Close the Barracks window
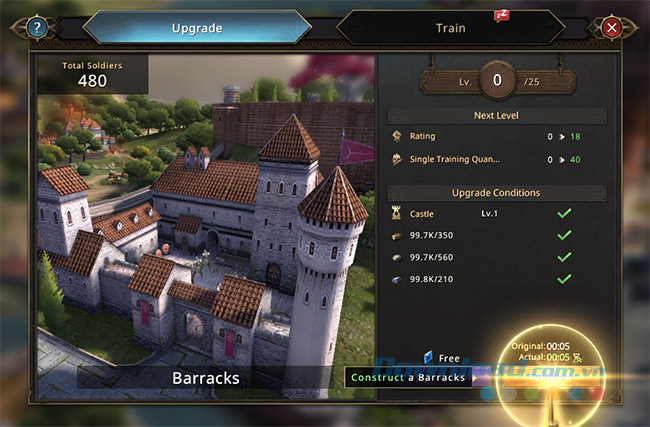 click(611, 28)
